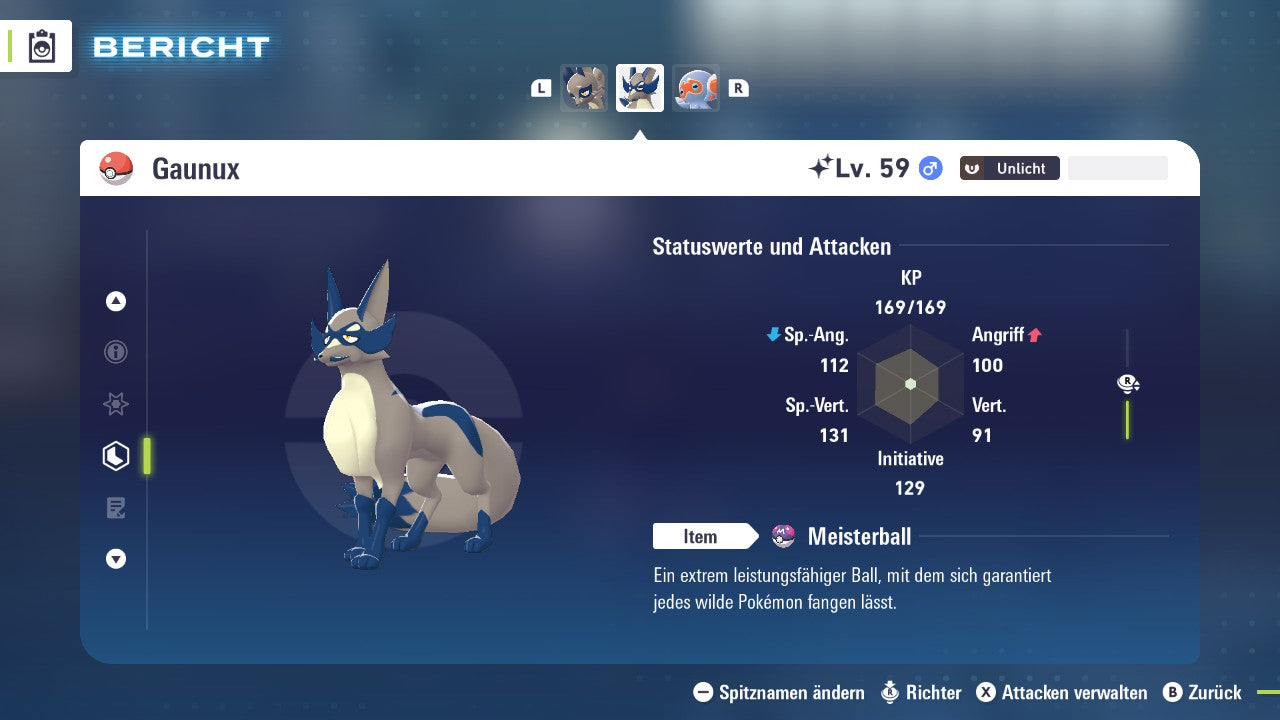
Task: Select the orange Pokémon party thumbnail
Action: coord(696,88)
